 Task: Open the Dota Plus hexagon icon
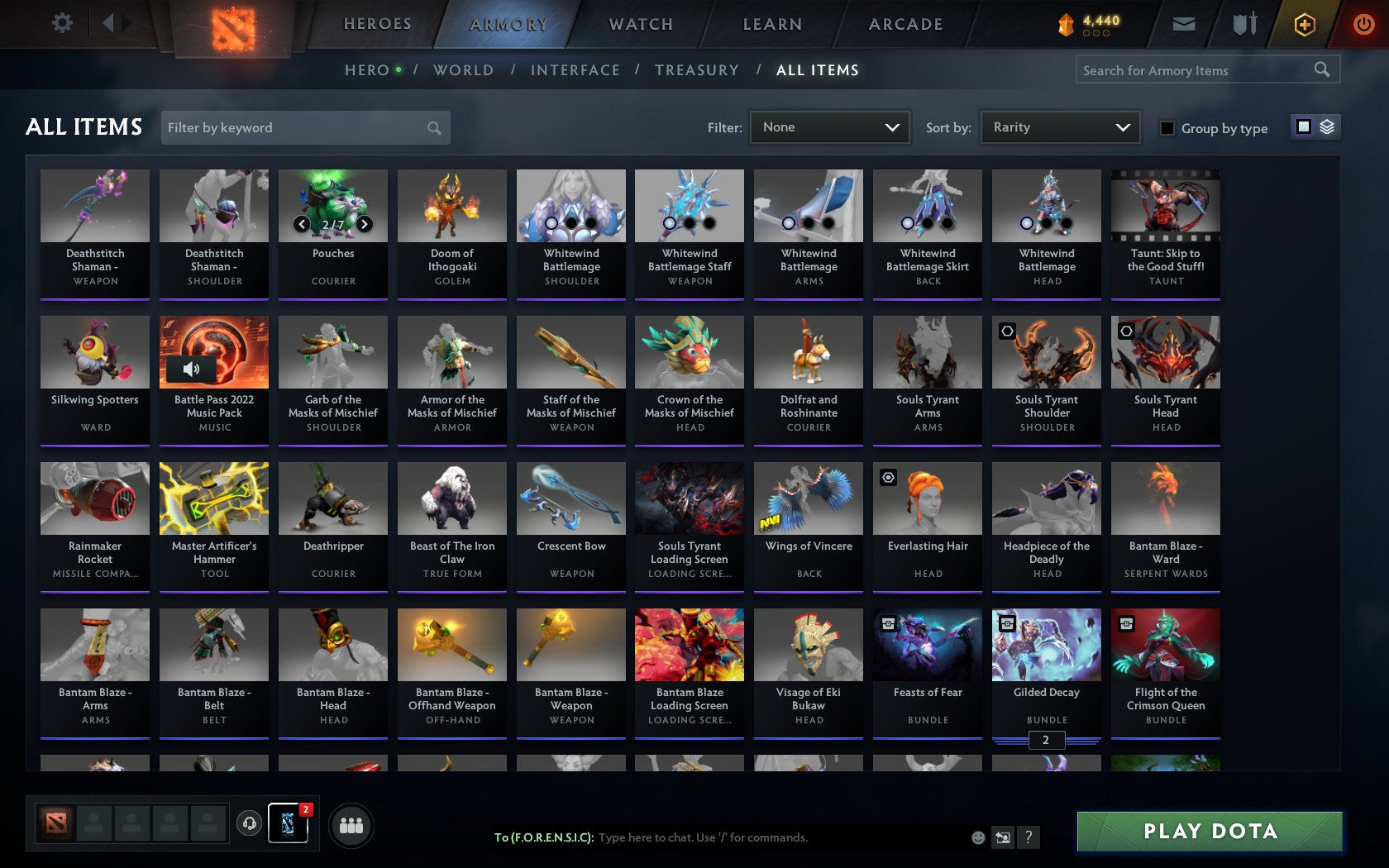point(1305,24)
